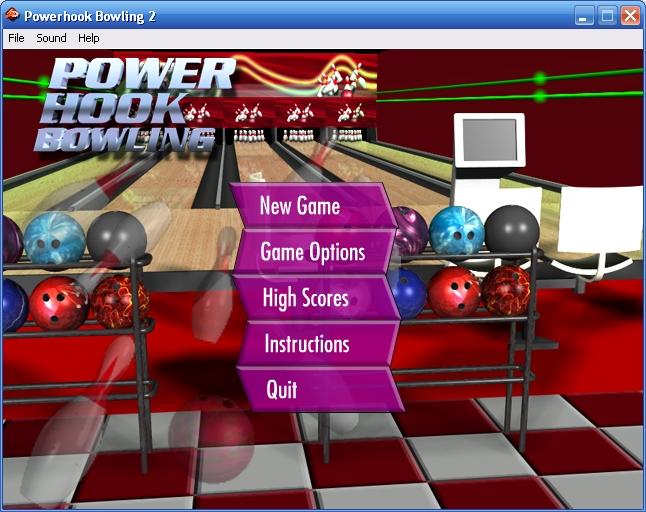Open the Sound menu

51,38
